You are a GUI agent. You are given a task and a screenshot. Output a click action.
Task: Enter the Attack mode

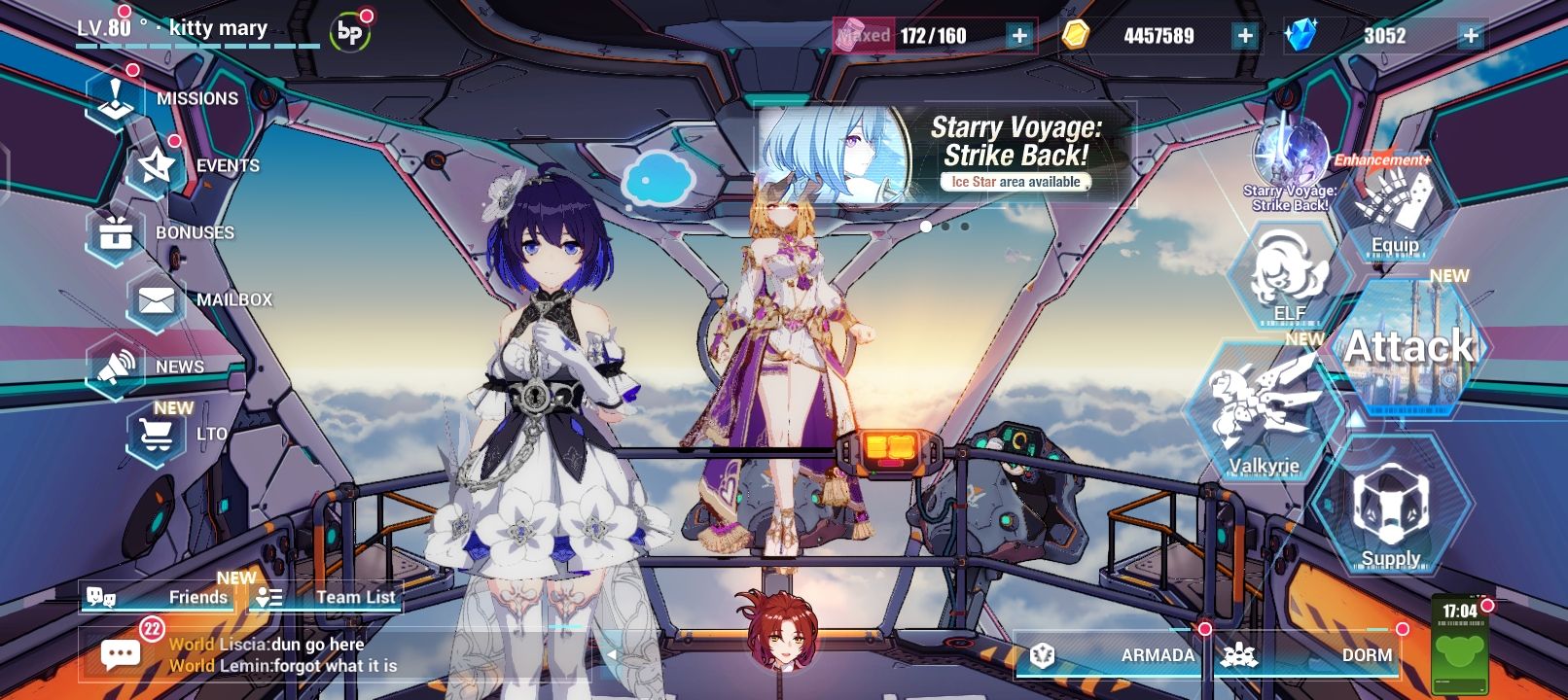pos(1410,345)
